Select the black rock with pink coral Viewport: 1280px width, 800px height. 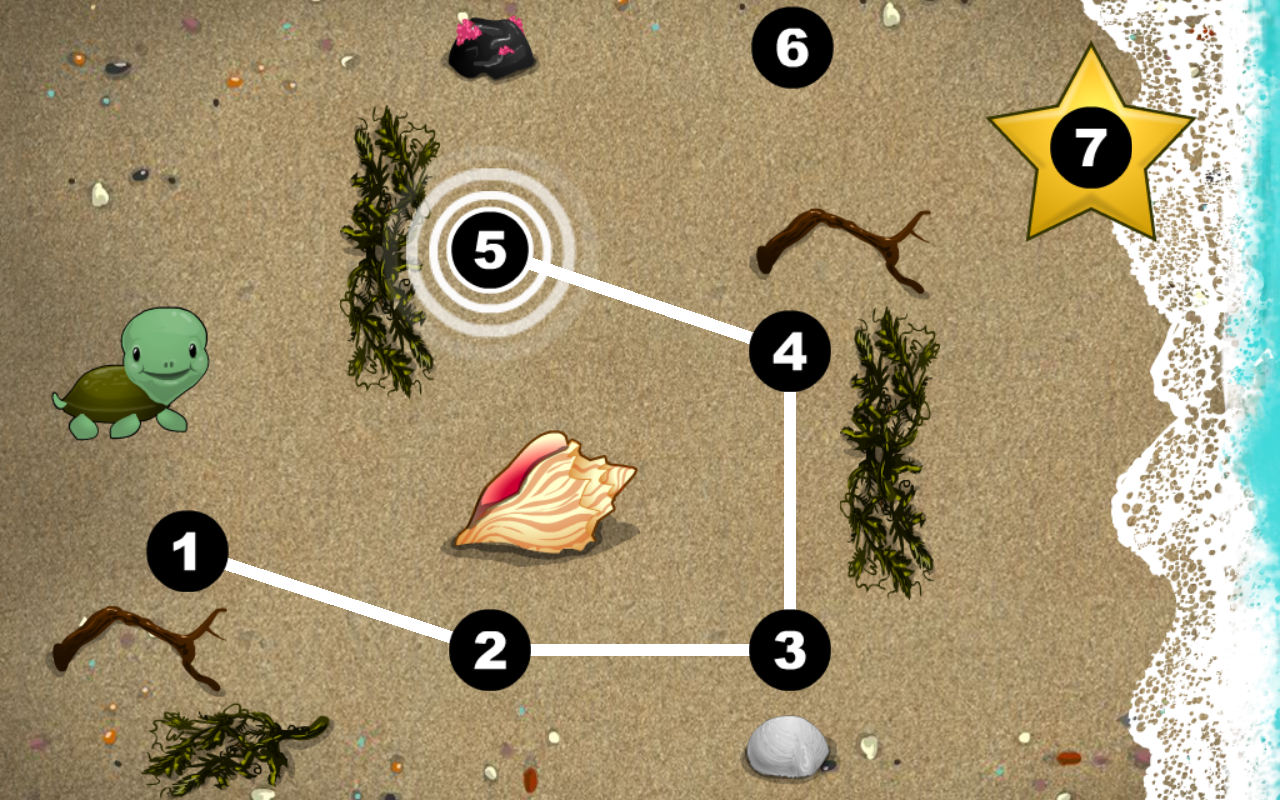pos(490,50)
